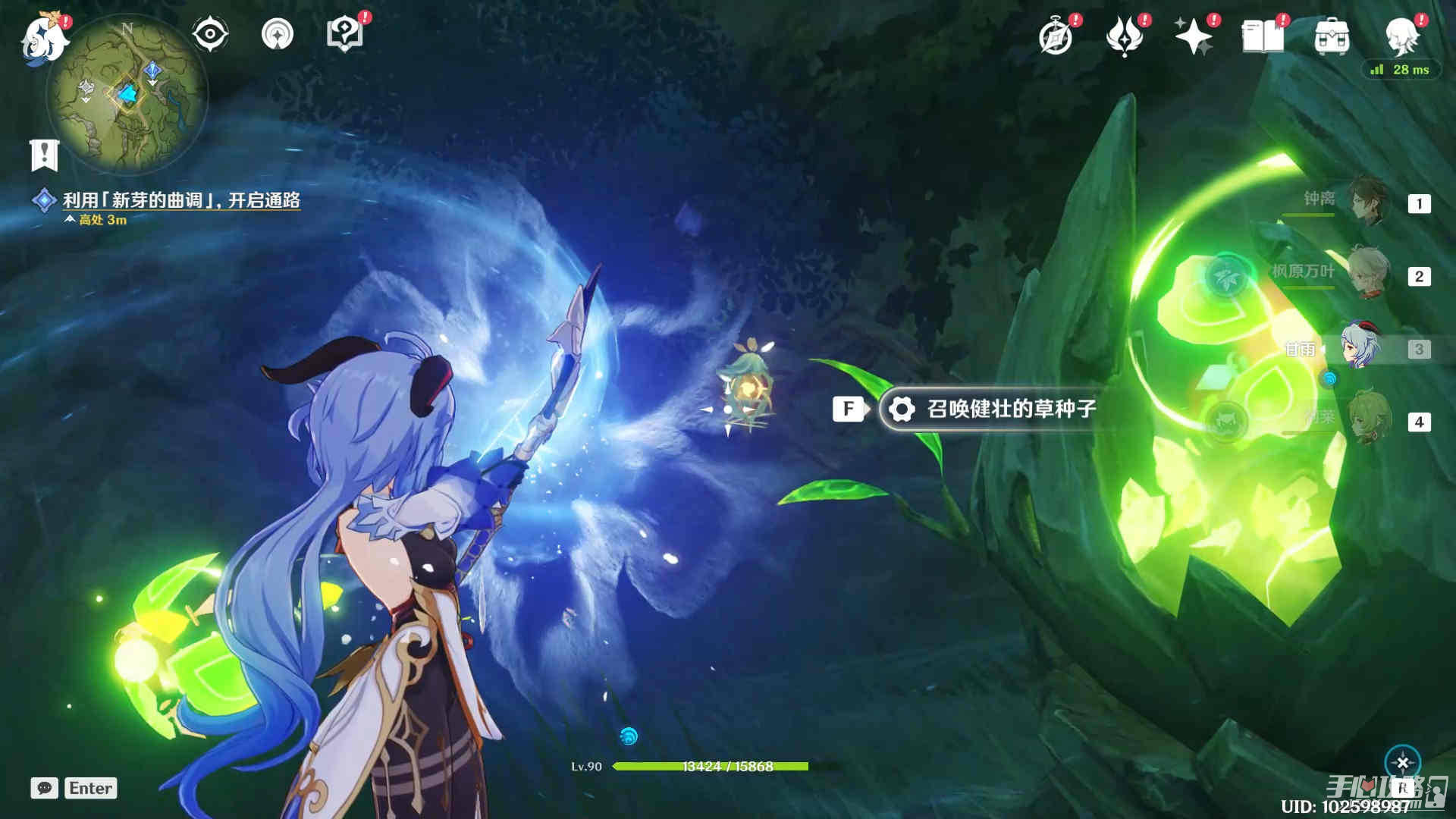Open the inventory backpack icon
The image size is (1456, 819).
click(1332, 36)
